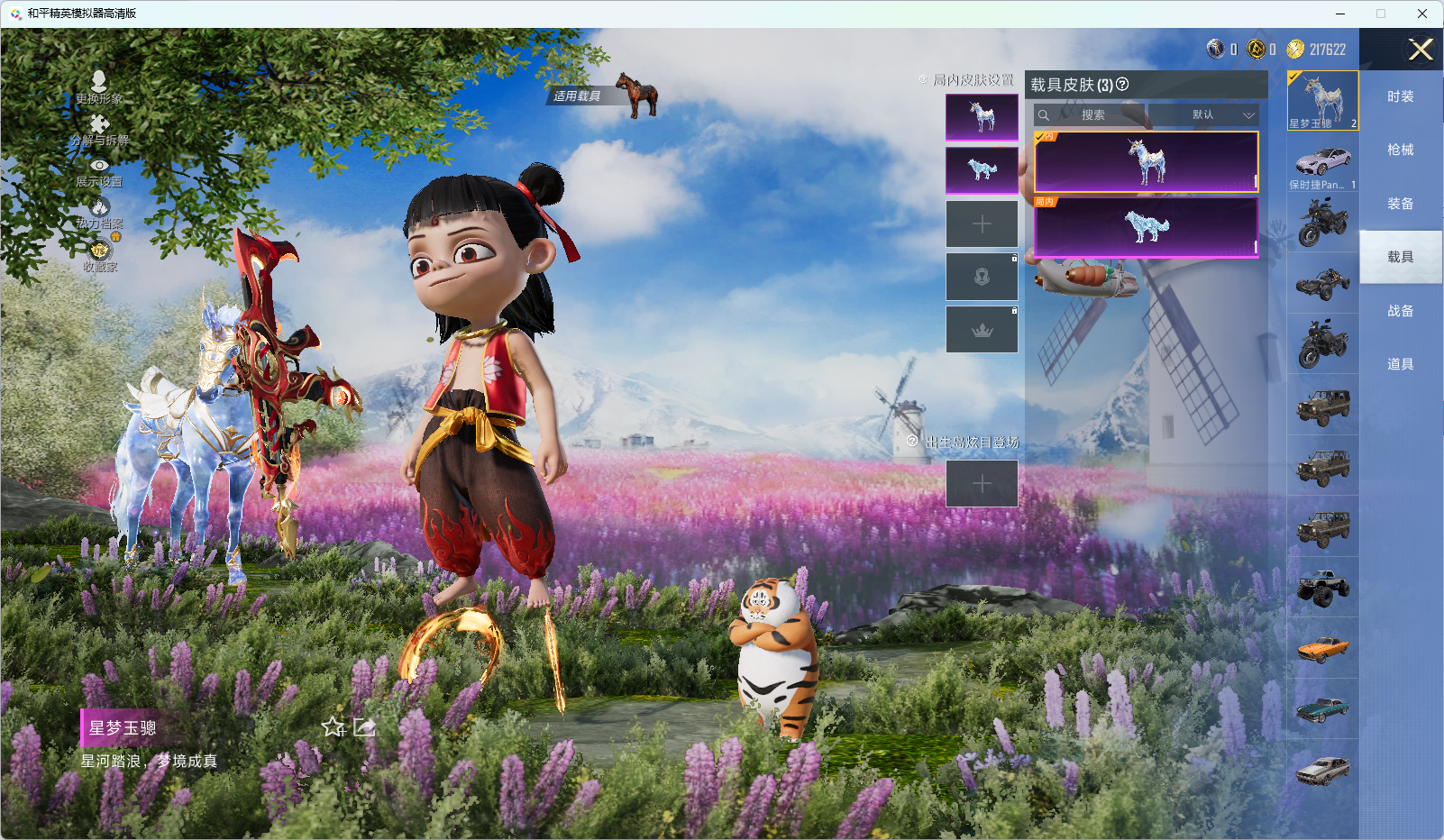Switch to the 时装 tab
The height and width of the screenshot is (840, 1444).
1400,97
